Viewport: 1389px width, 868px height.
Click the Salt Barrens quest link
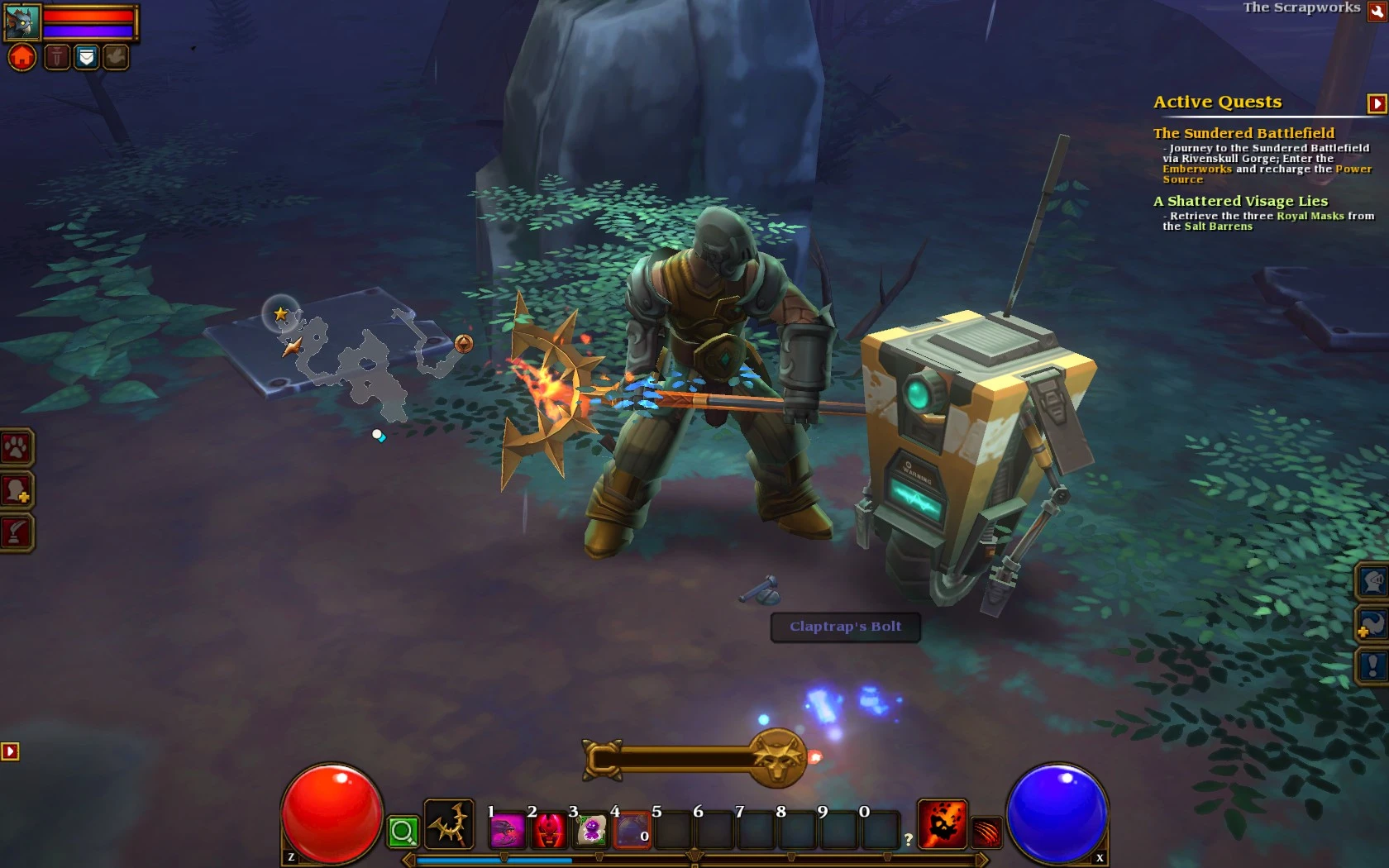1219,226
